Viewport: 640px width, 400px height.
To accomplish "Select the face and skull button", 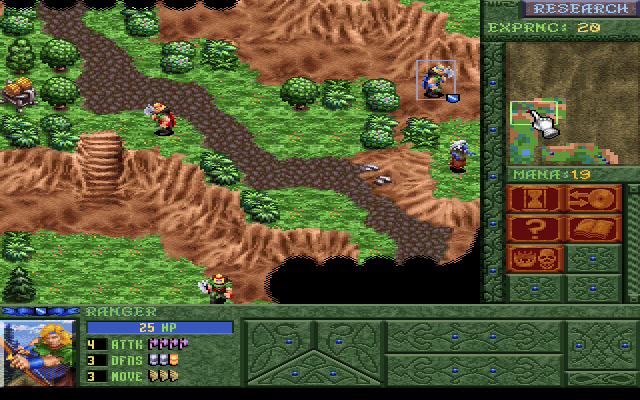I will click(534, 258).
